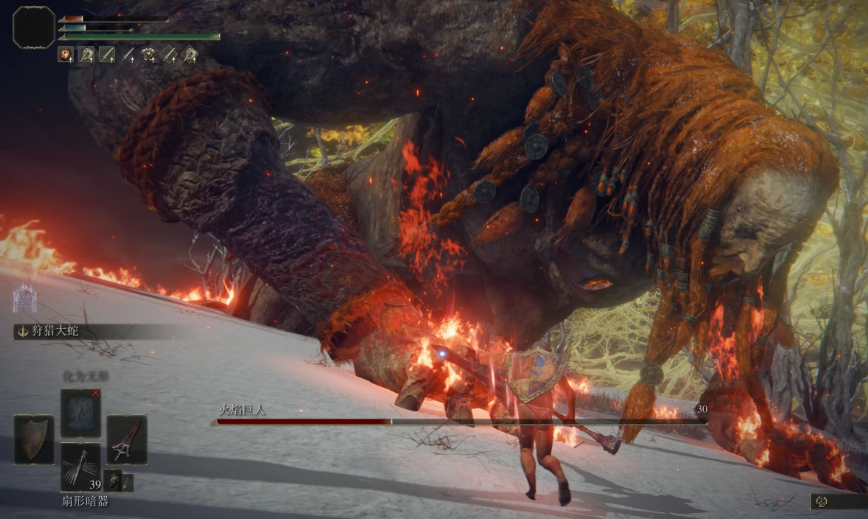Select the round orange orb buff icon
Viewport: 868px width, 519px height.
[66, 56]
